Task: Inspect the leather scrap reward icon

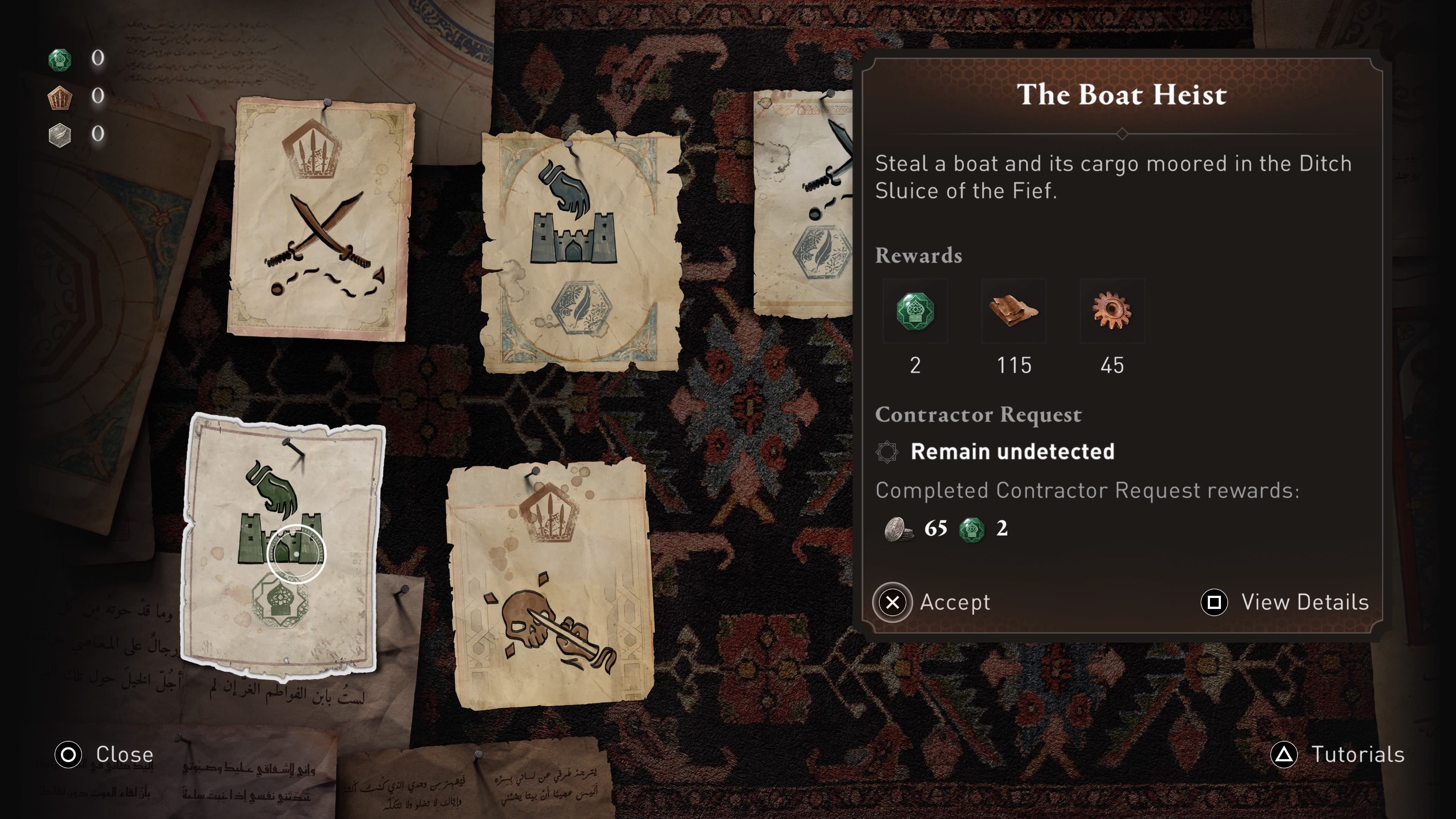Action: (x=1014, y=311)
